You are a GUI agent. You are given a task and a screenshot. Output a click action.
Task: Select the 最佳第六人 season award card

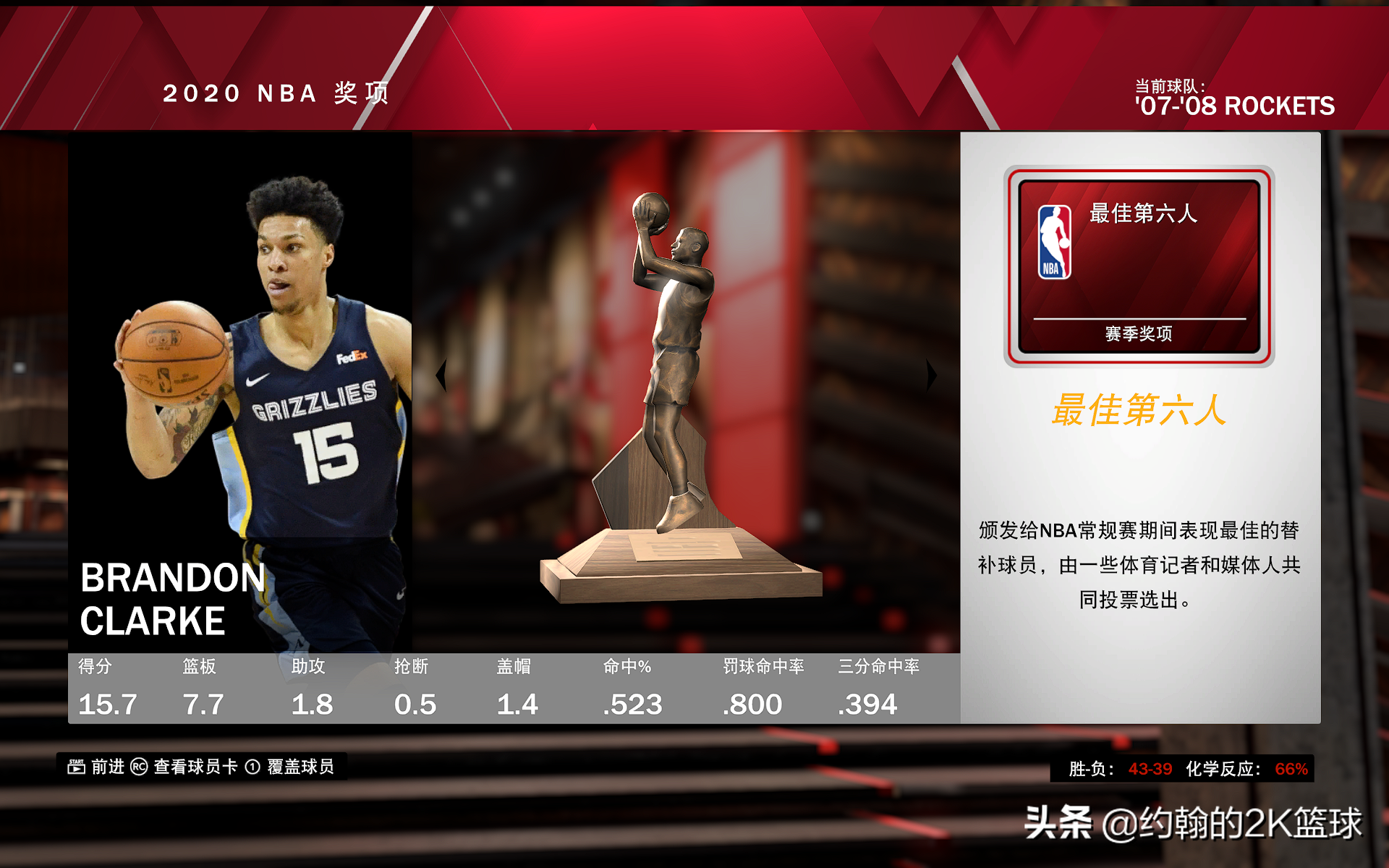pyautogui.click(x=1139, y=266)
